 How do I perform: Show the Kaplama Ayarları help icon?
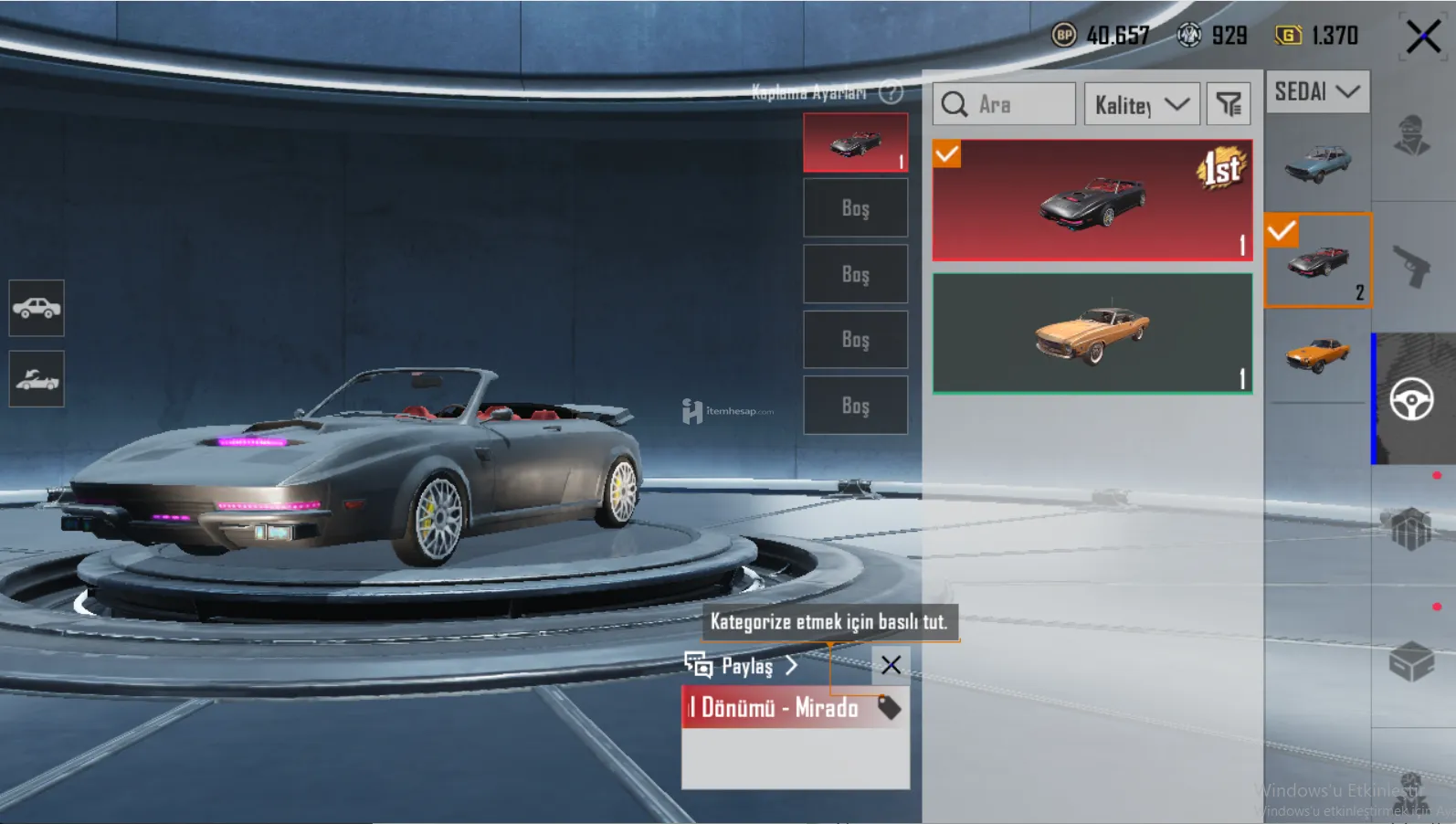click(x=891, y=92)
